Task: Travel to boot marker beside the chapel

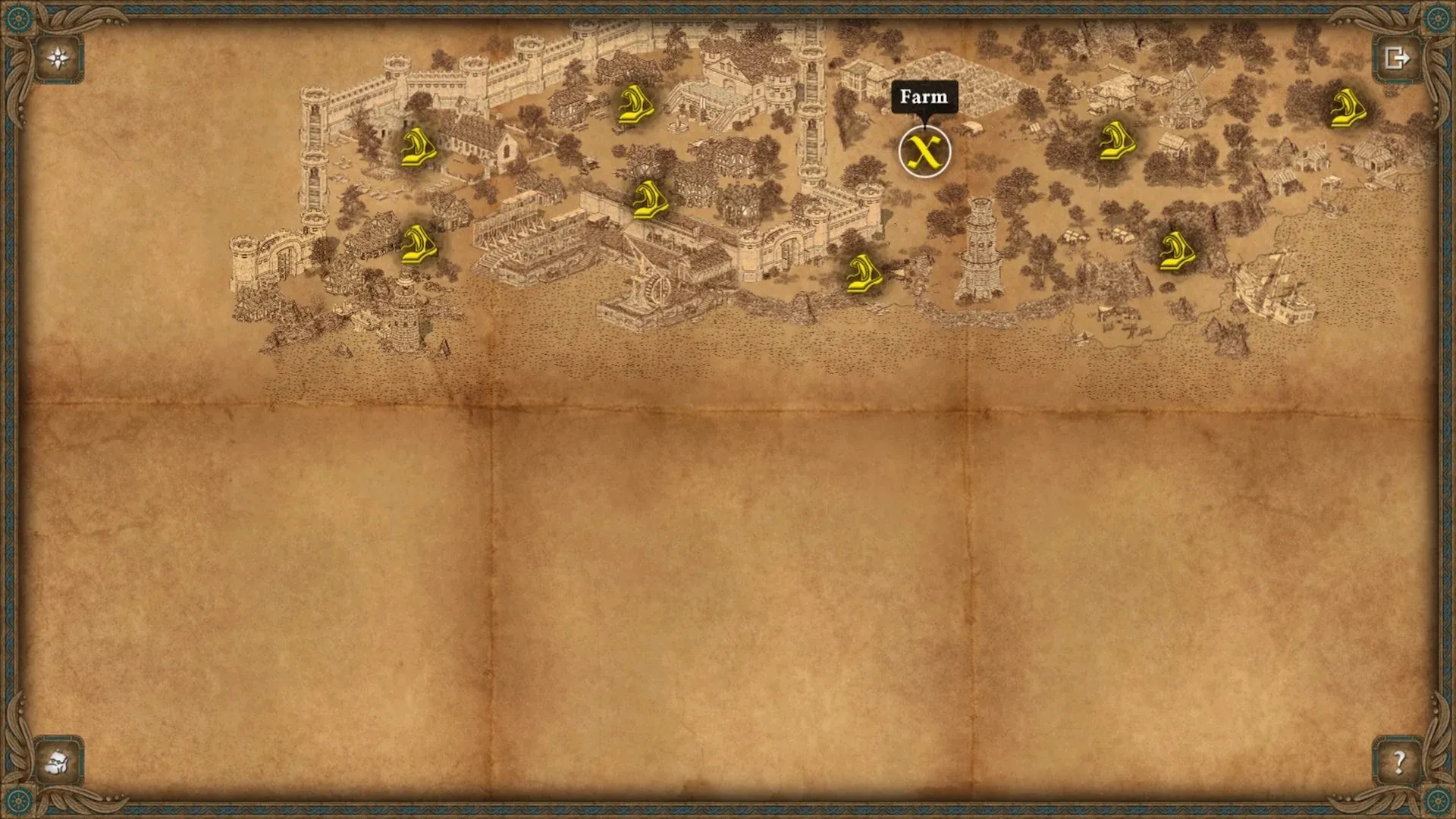Action: pos(418,147)
